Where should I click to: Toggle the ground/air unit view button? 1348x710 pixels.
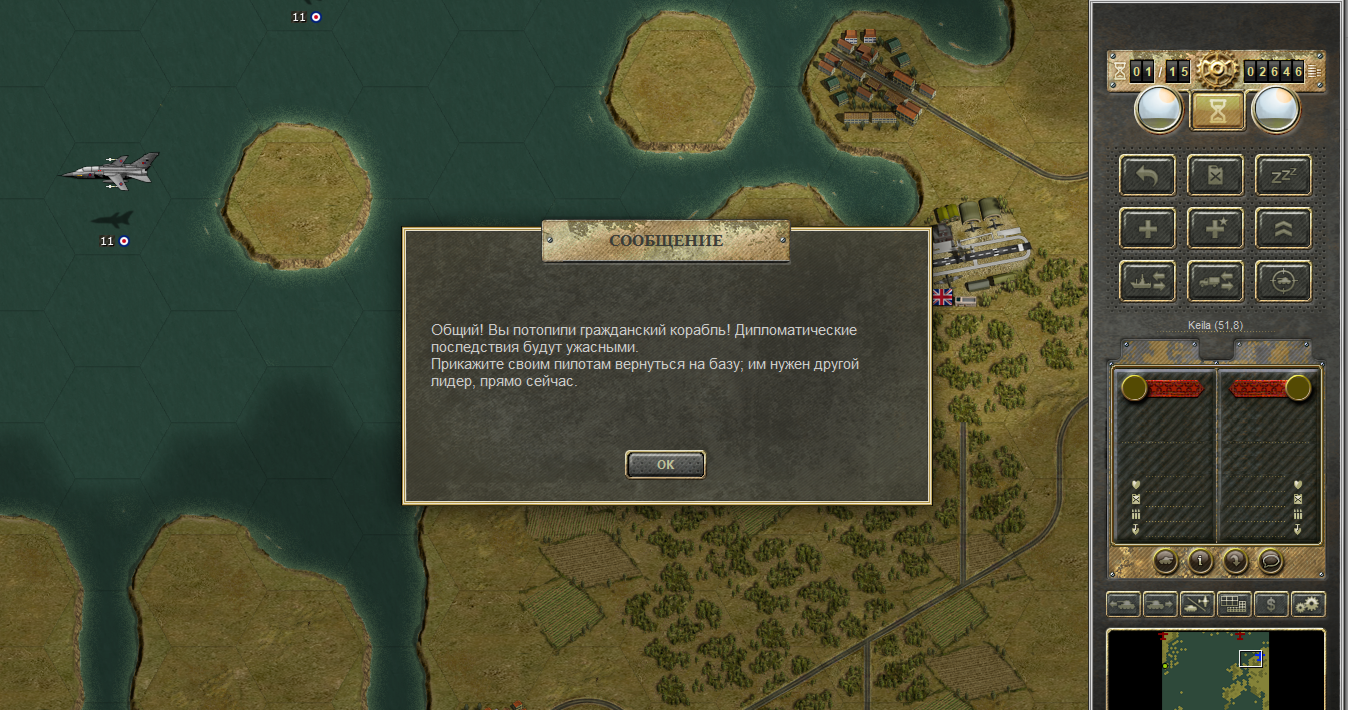tap(1197, 604)
